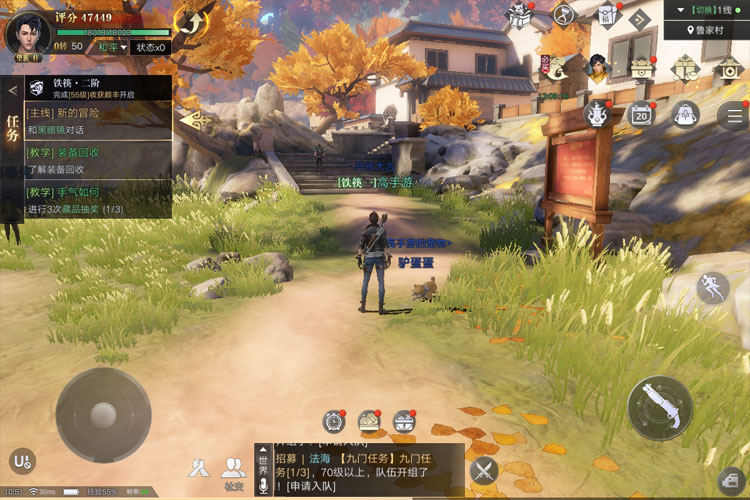Open the backpack bag icon
Image resolution: width=750 pixels, height=500 pixels.
tap(685, 114)
